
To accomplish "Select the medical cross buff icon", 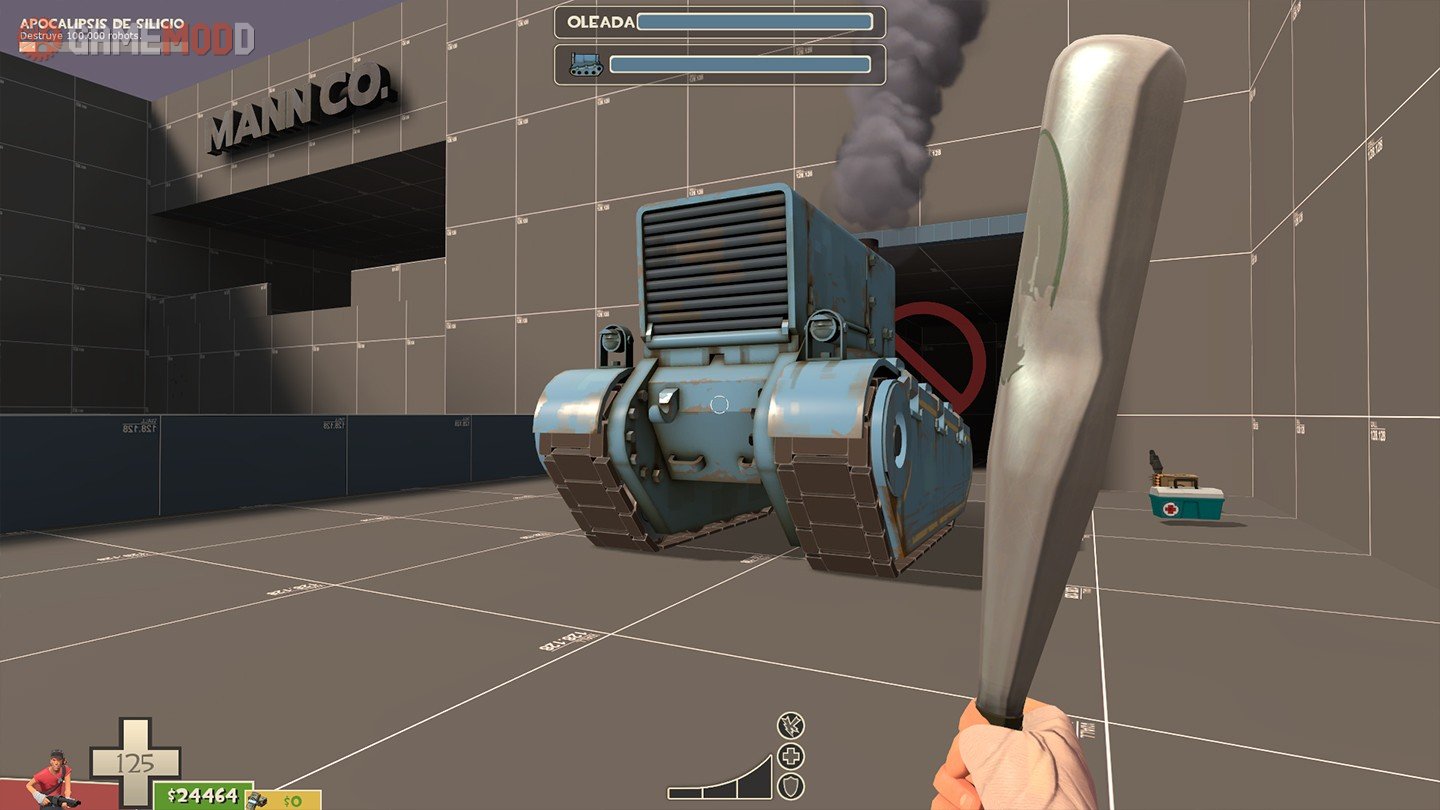I will pyautogui.click(x=791, y=757).
